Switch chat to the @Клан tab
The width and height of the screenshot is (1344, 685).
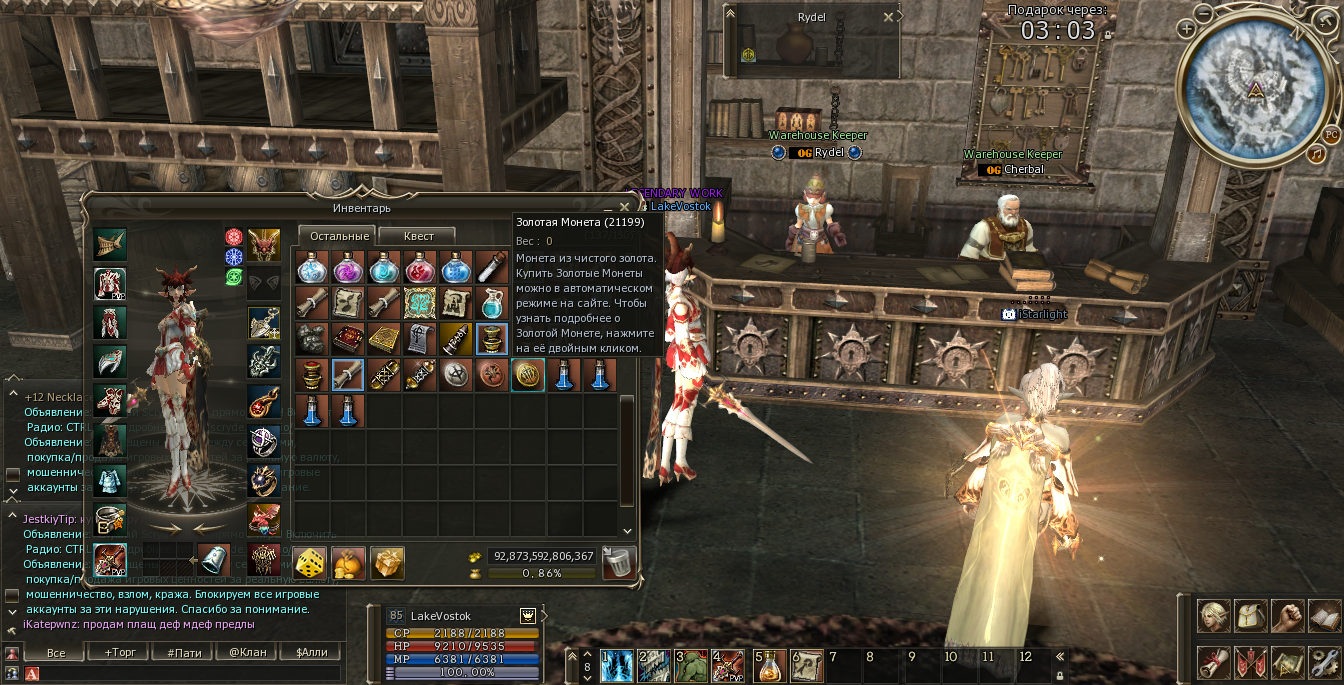[x=247, y=653]
